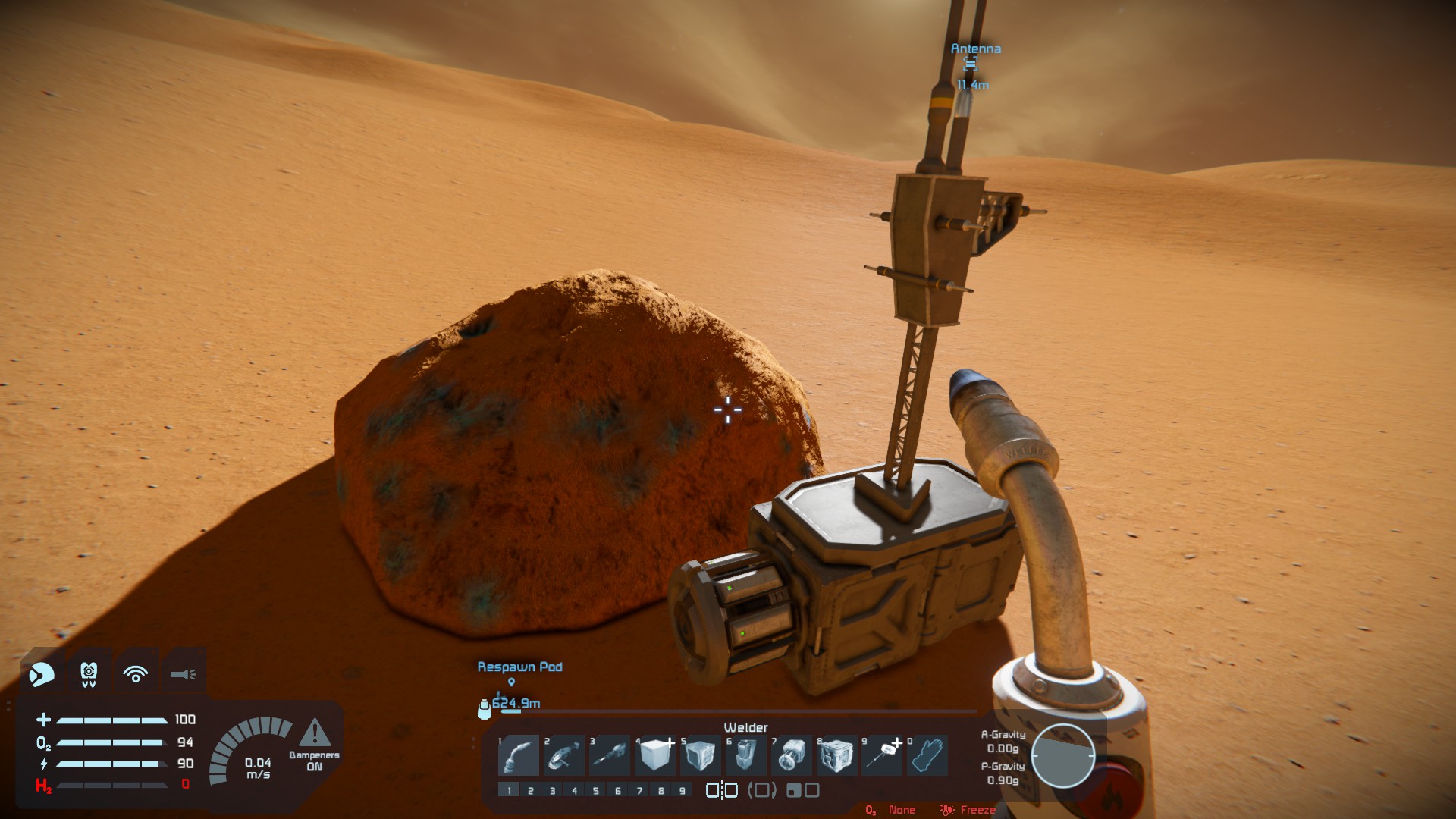1456x819 pixels.
Task: Choose the cylindrical block in slot 7
Action: tap(791, 755)
